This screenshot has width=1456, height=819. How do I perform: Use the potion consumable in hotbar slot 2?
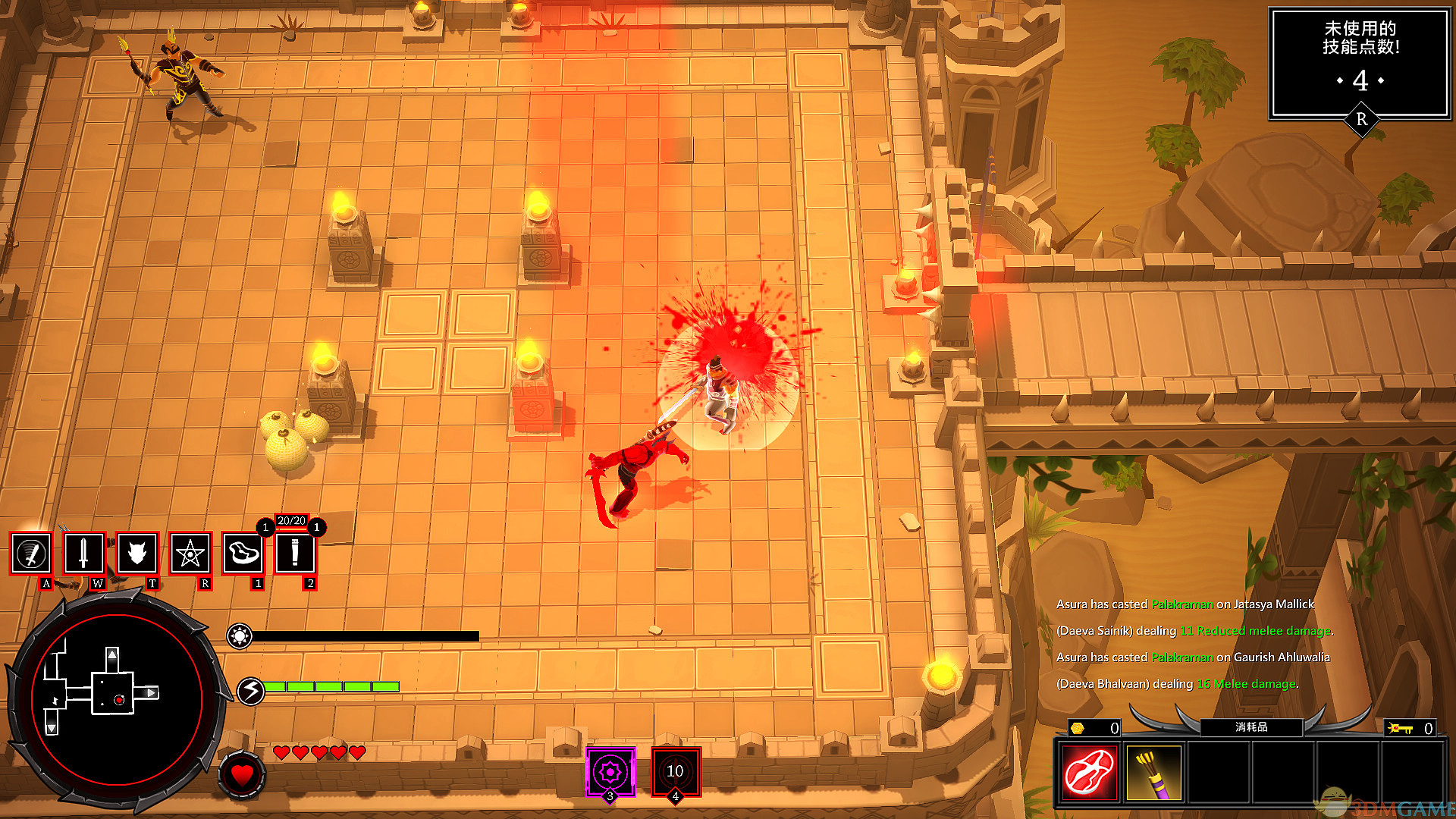coord(296,554)
